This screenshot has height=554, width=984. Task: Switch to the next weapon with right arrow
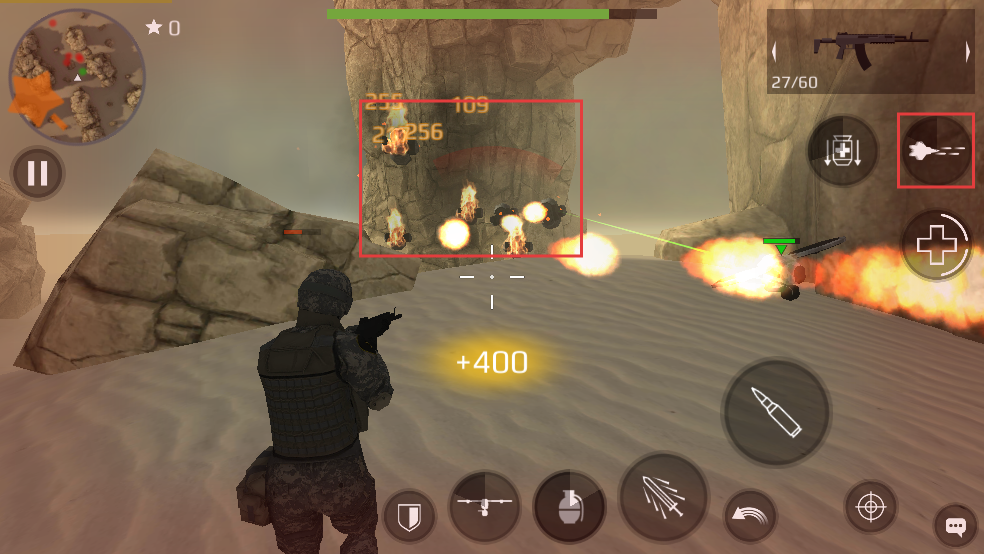click(968, 53)
